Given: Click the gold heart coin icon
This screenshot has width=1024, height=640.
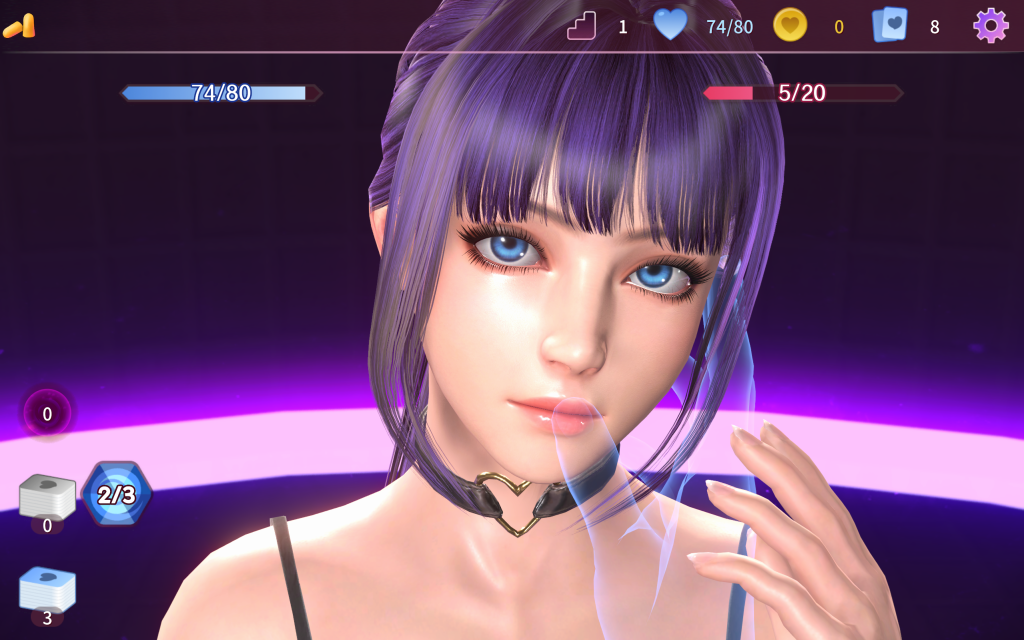Looking at the screenshot, I should [790, 25].
